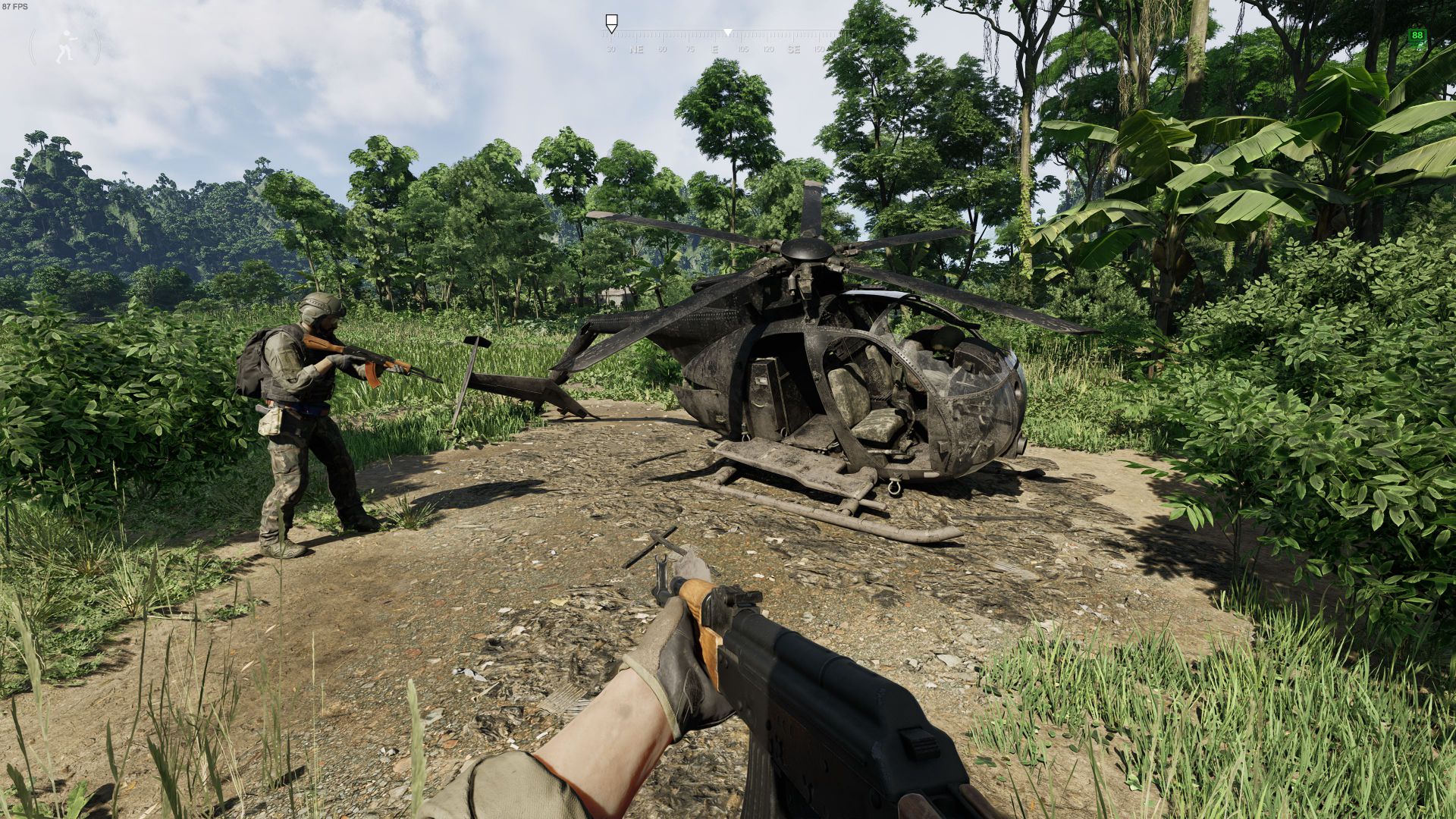Click the soldier stance indicator icon
This screenshot has width=1456, height=819.
[65, 46]
